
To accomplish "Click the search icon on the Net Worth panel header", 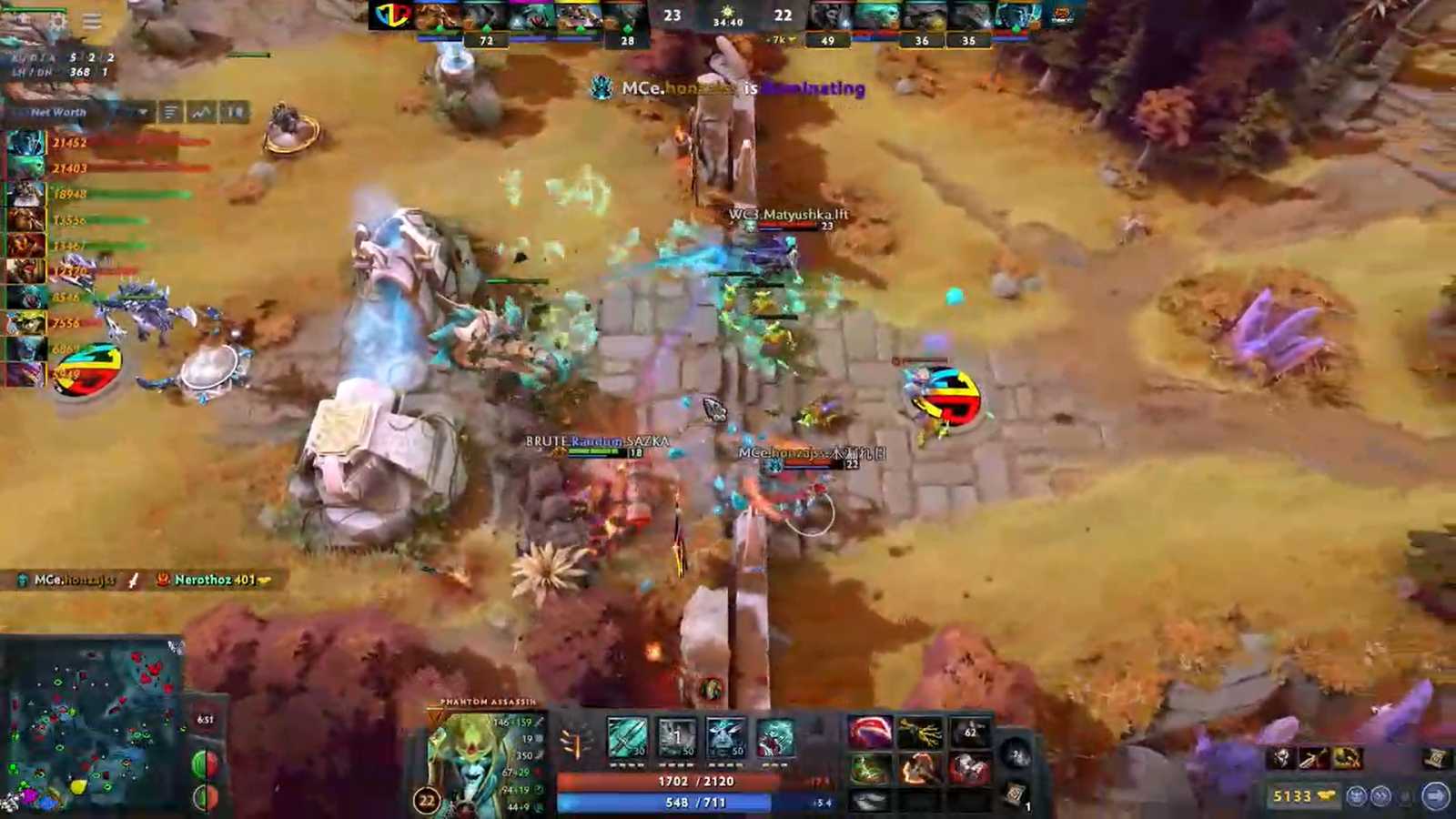I will 235,113.
